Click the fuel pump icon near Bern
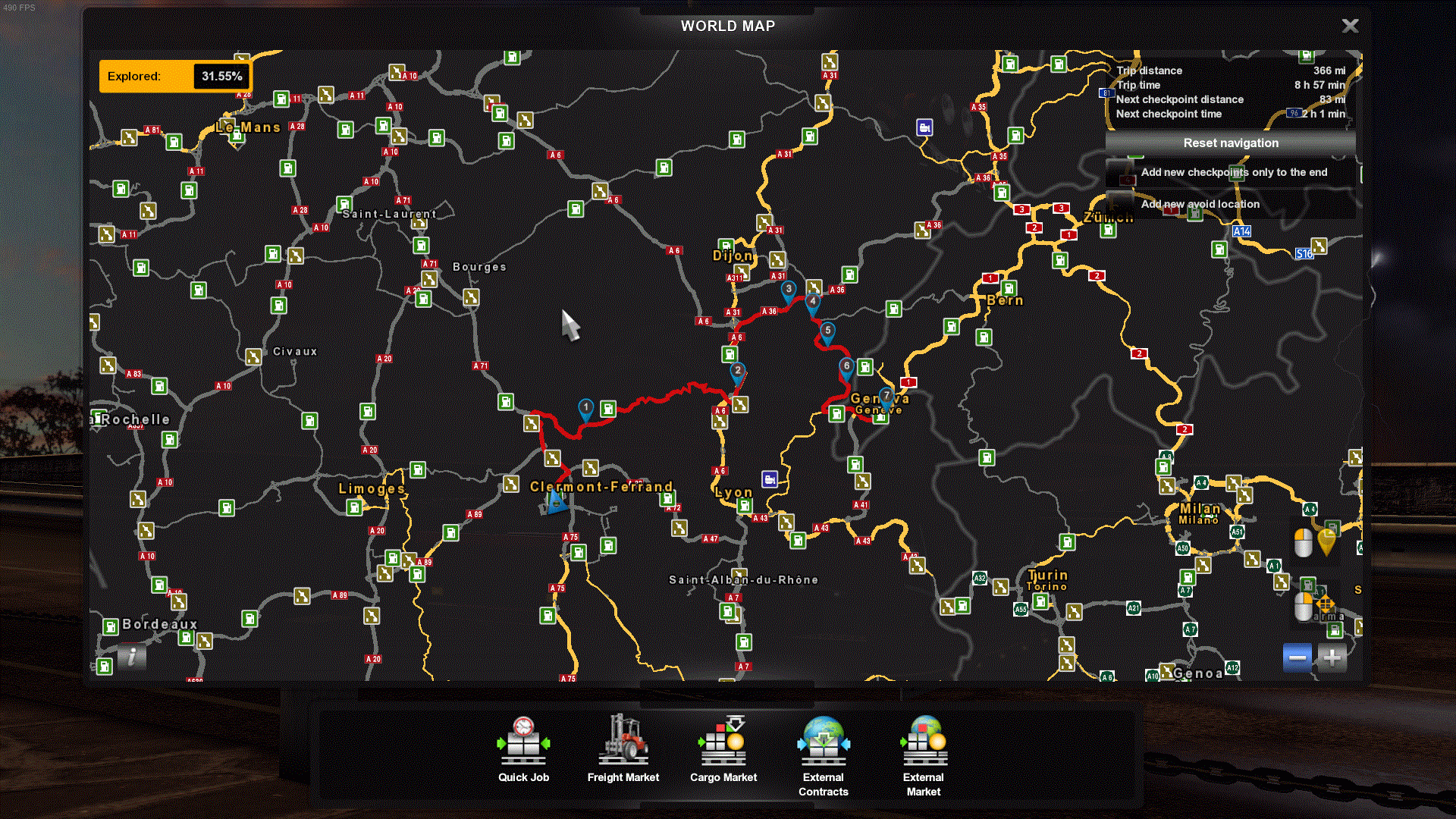Viewport: 1456px width, 819px height. pos(1009,289)
